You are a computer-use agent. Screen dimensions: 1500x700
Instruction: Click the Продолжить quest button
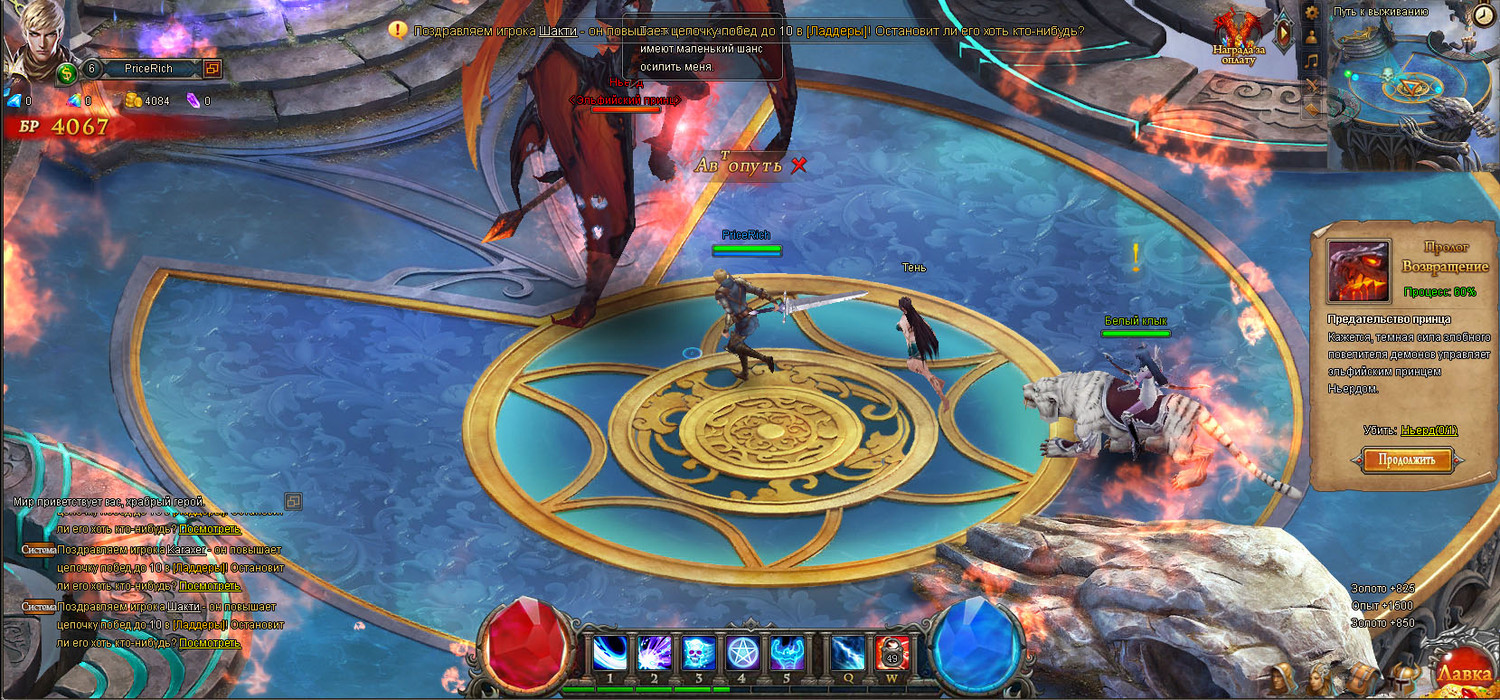[x=1407, y=460]
